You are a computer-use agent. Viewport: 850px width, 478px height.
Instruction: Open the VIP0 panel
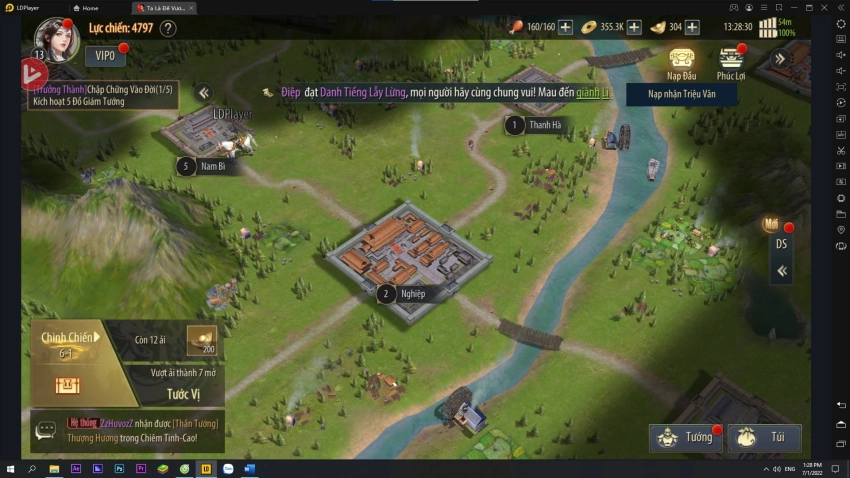coord(105,56)
